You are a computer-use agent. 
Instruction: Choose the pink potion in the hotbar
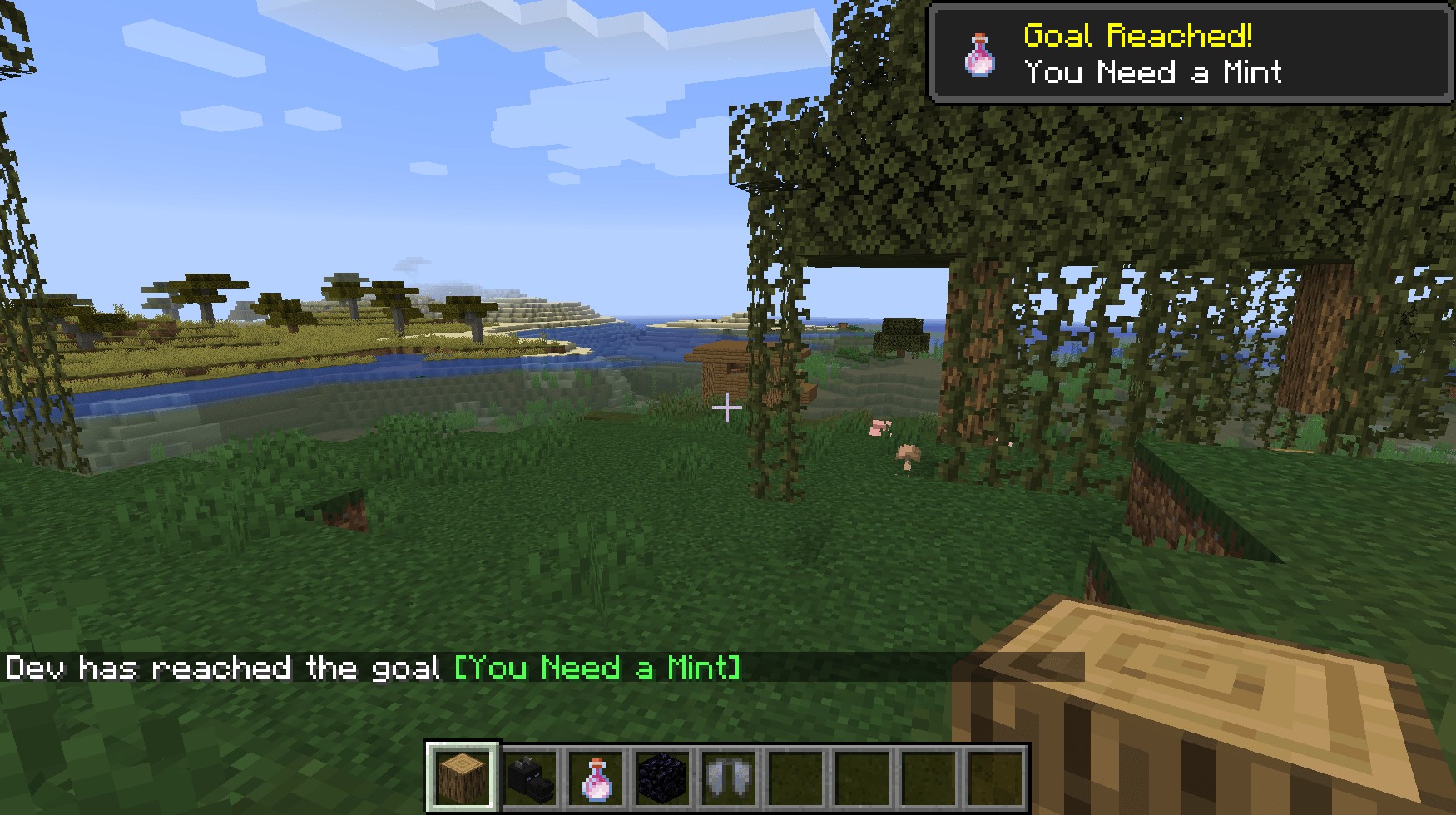tap(597, 778)
